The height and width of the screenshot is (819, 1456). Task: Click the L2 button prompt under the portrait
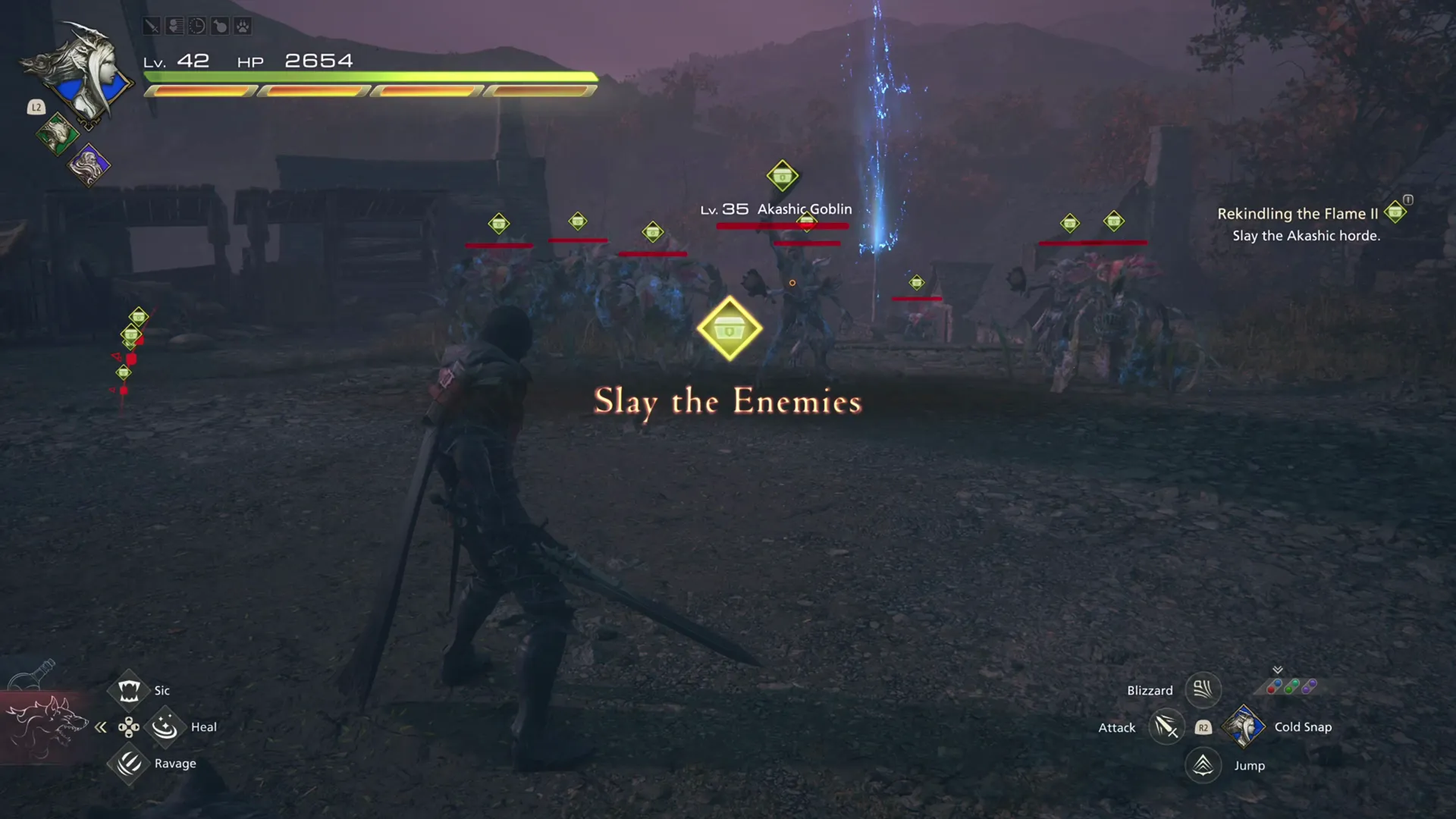(35, 108)
